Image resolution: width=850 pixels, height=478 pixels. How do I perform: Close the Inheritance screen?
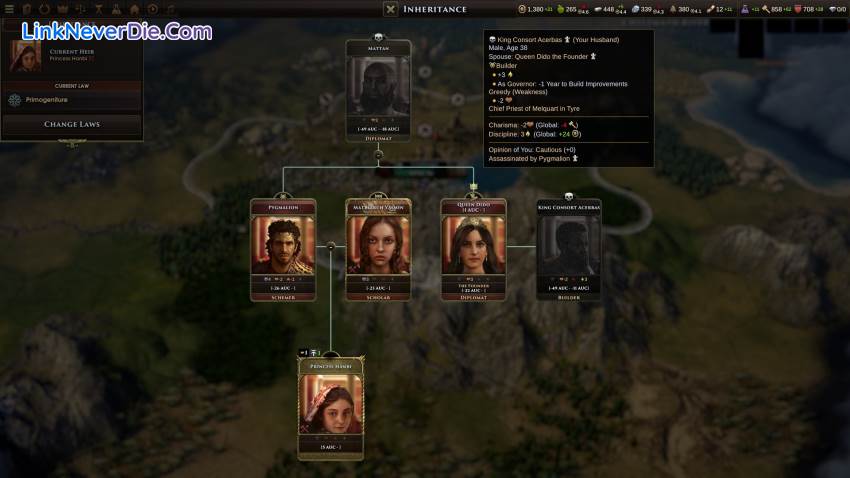(391, 9)
